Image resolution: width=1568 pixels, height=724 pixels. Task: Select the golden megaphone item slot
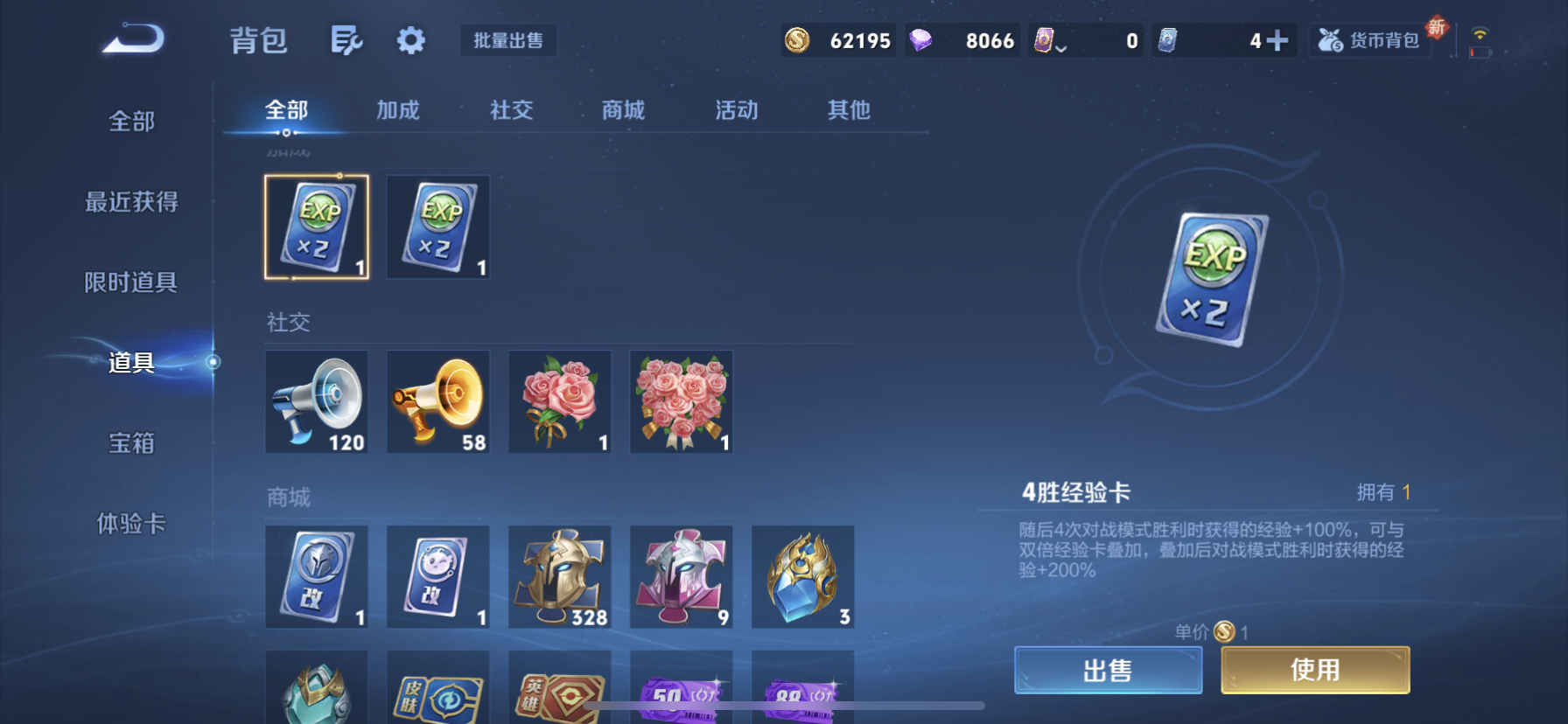438,402
